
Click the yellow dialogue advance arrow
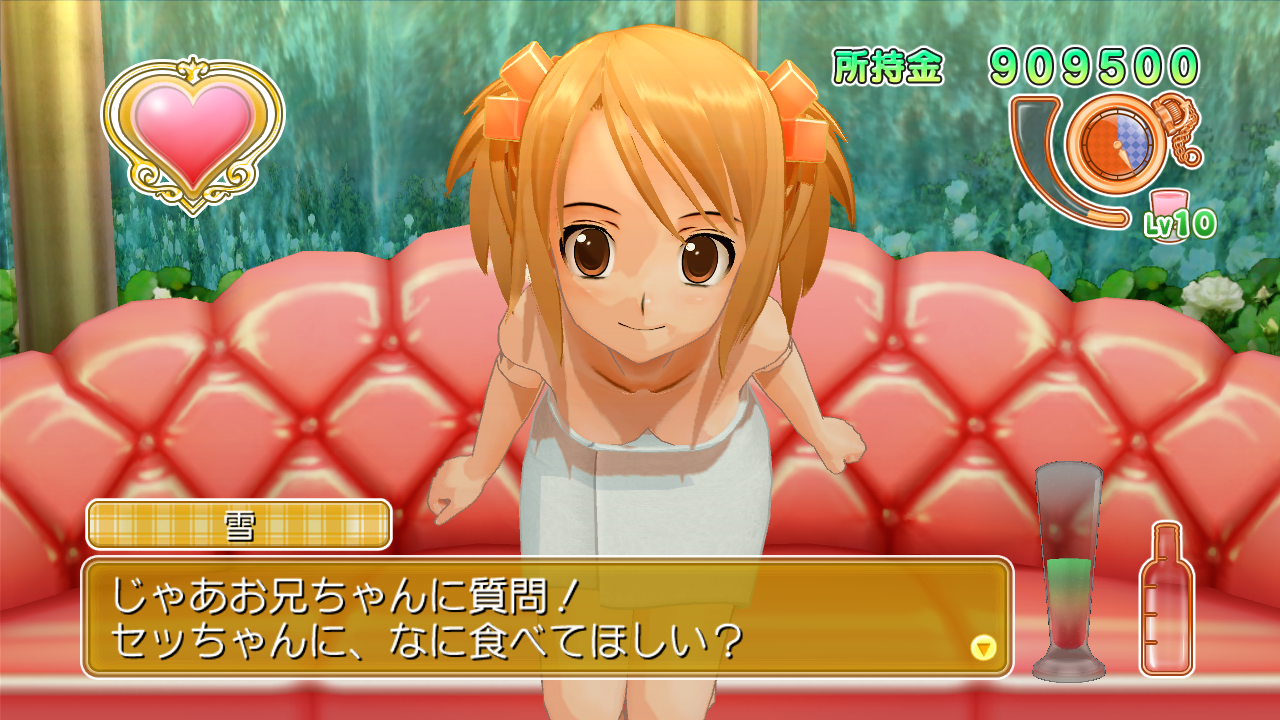point(984,648)
